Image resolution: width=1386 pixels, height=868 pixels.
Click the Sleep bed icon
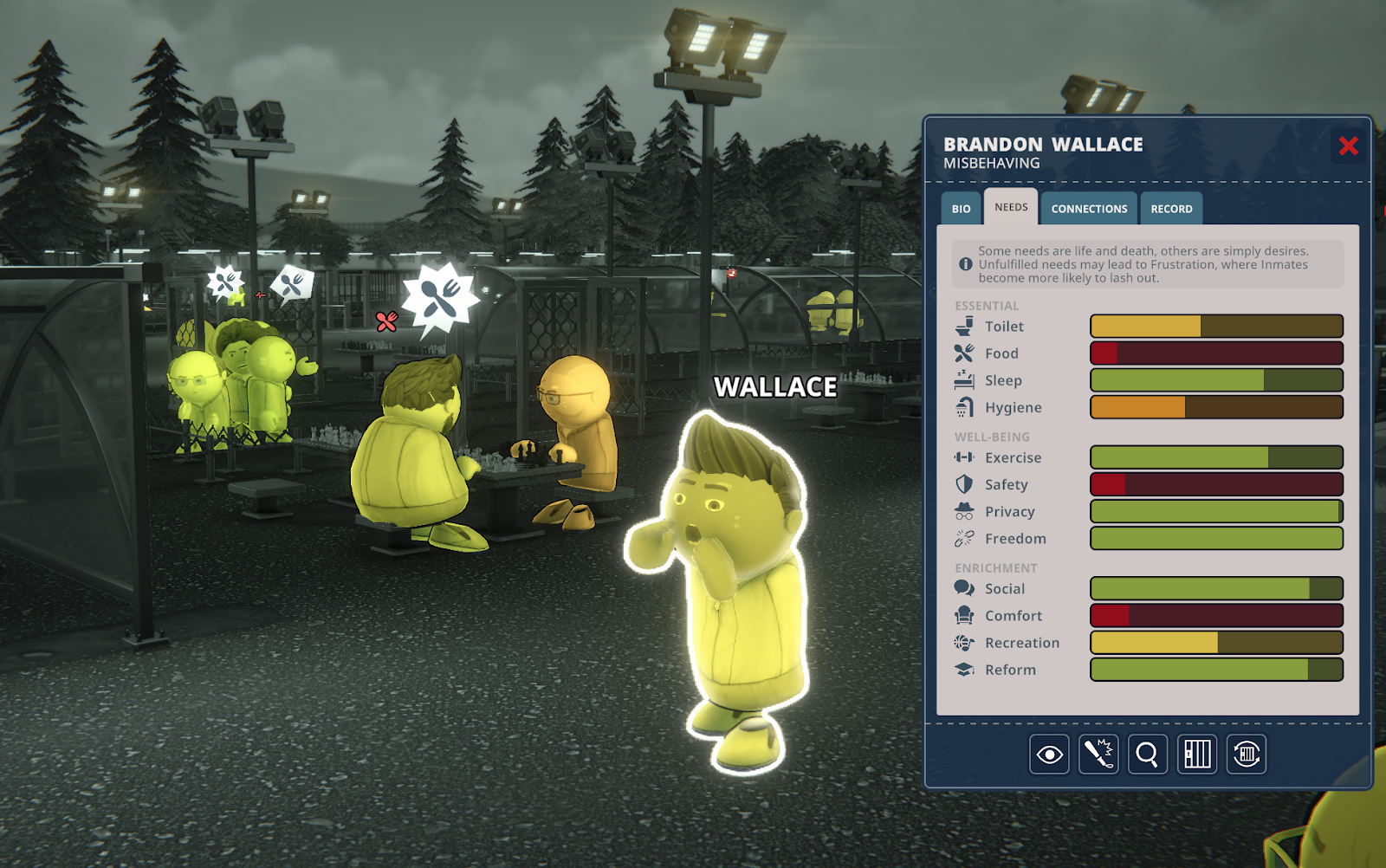963,380
